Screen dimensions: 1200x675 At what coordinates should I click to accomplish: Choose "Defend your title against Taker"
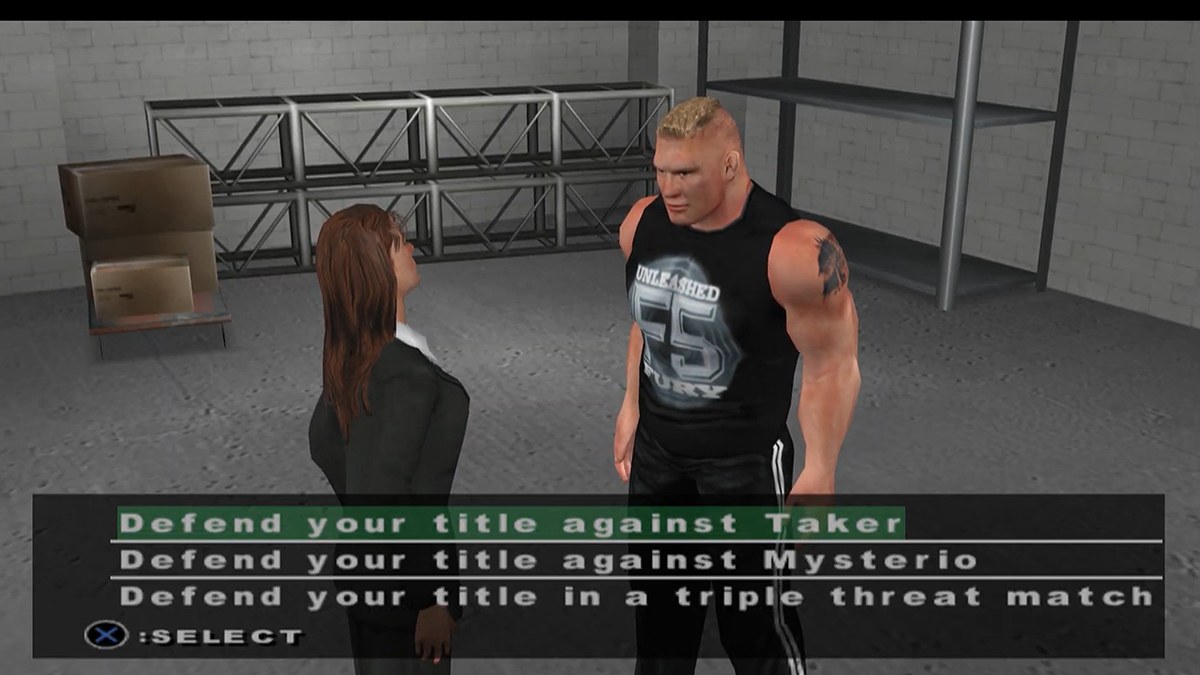[x=511, y=523]
